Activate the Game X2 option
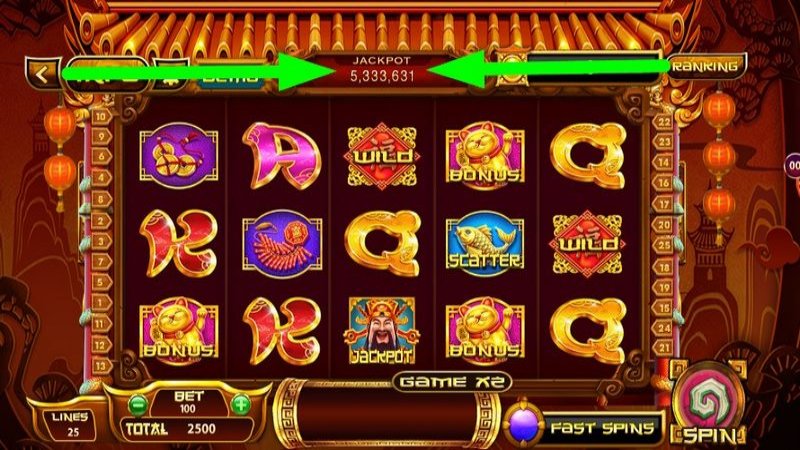 click(x=452, y=381)
